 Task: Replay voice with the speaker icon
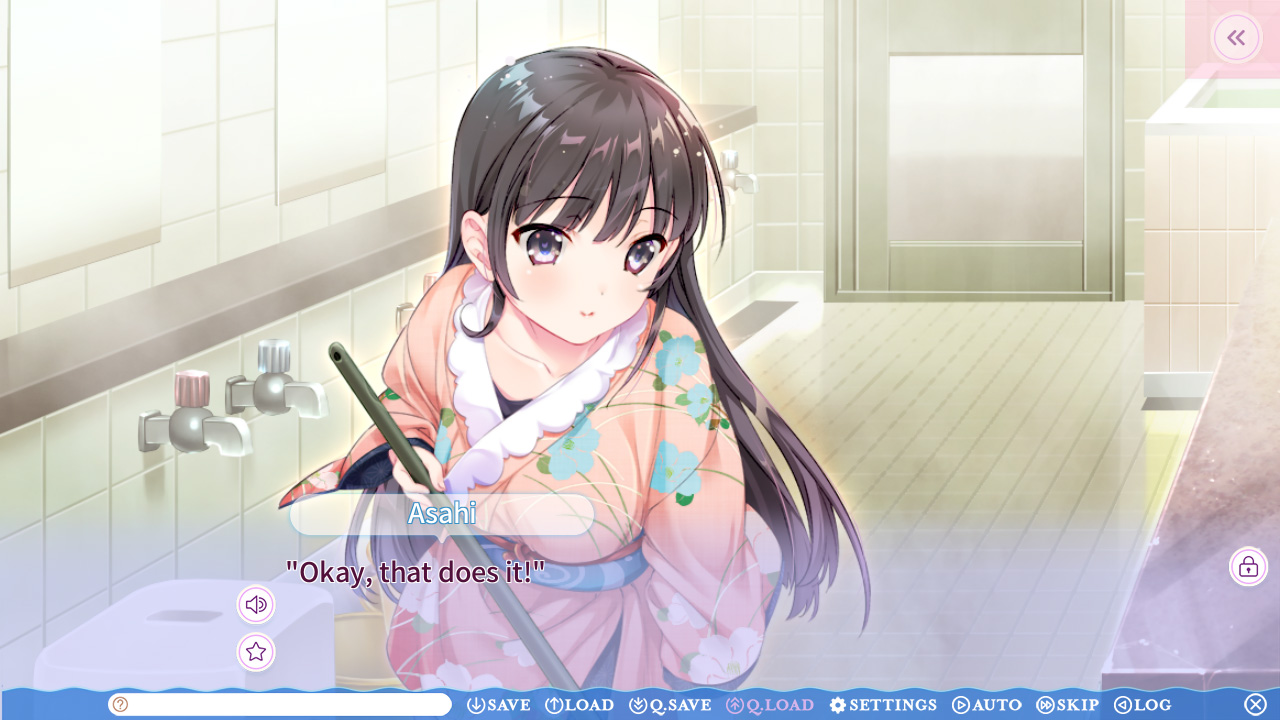coord(256,605)
